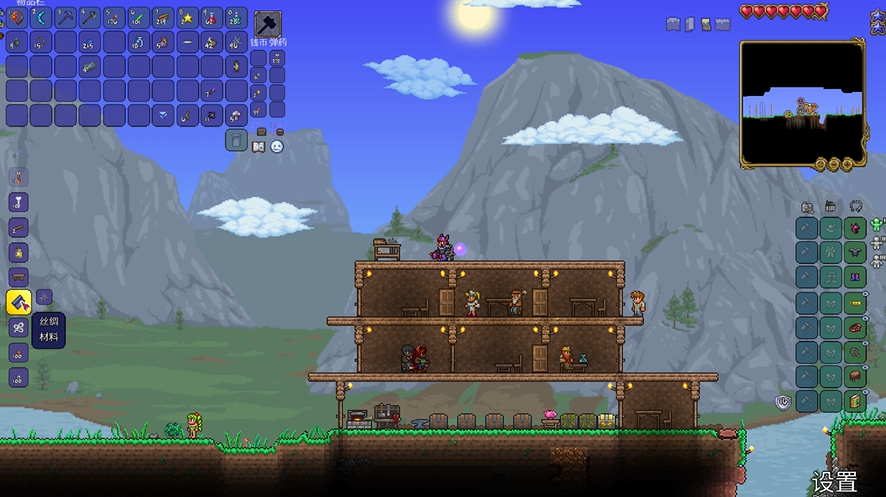Screen dimensions: 886x497
Task: Open the Settings menu
Action: click(834, 482)
